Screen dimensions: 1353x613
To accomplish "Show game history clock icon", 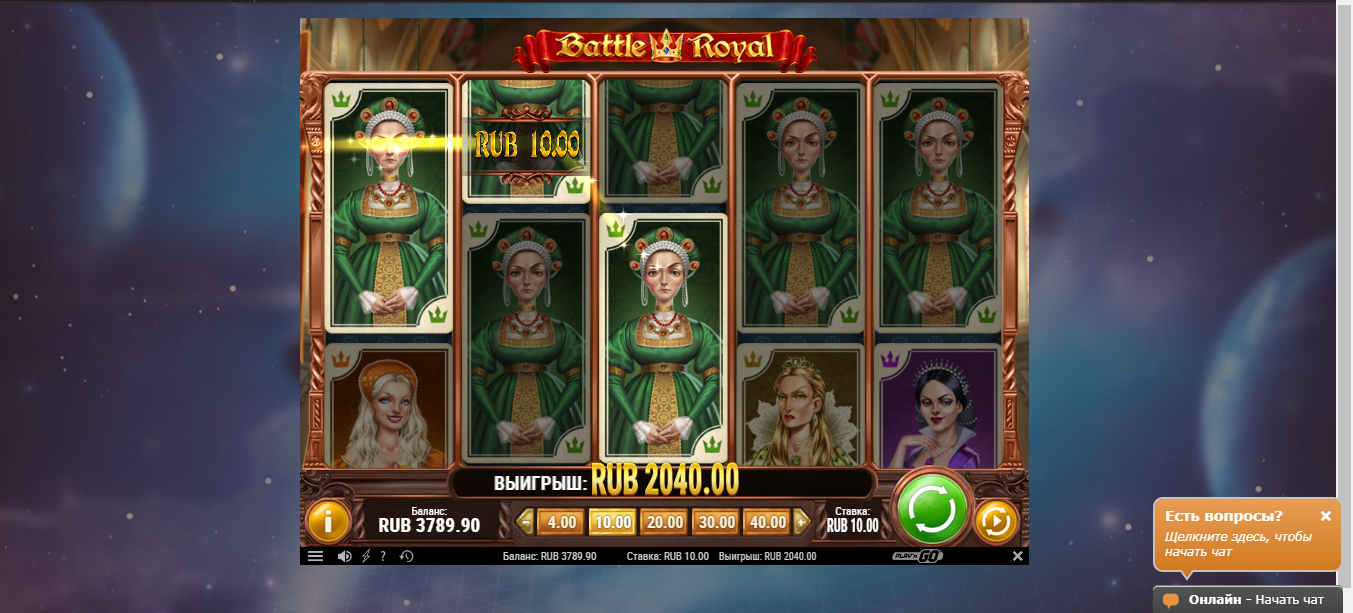I will (x=407, y=557).
